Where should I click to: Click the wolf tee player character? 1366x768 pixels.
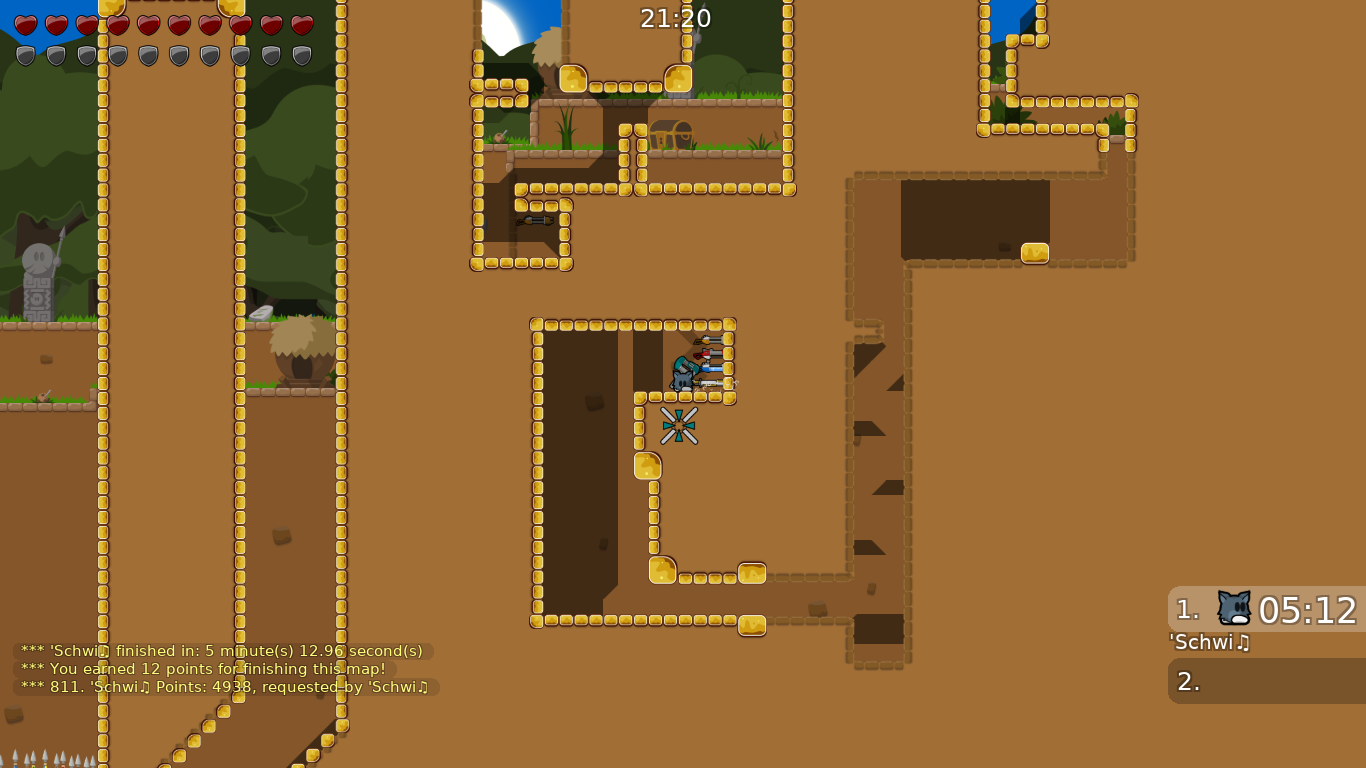(x=682, y=380)
